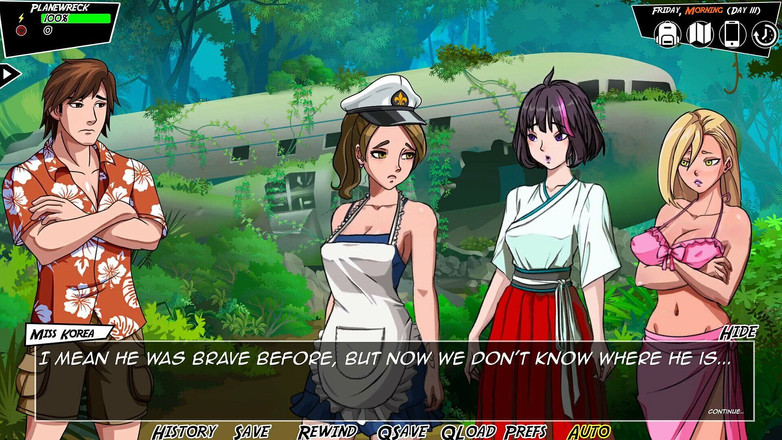Open the dialogue History
The image size is (782, 440).
pos(185,431)
